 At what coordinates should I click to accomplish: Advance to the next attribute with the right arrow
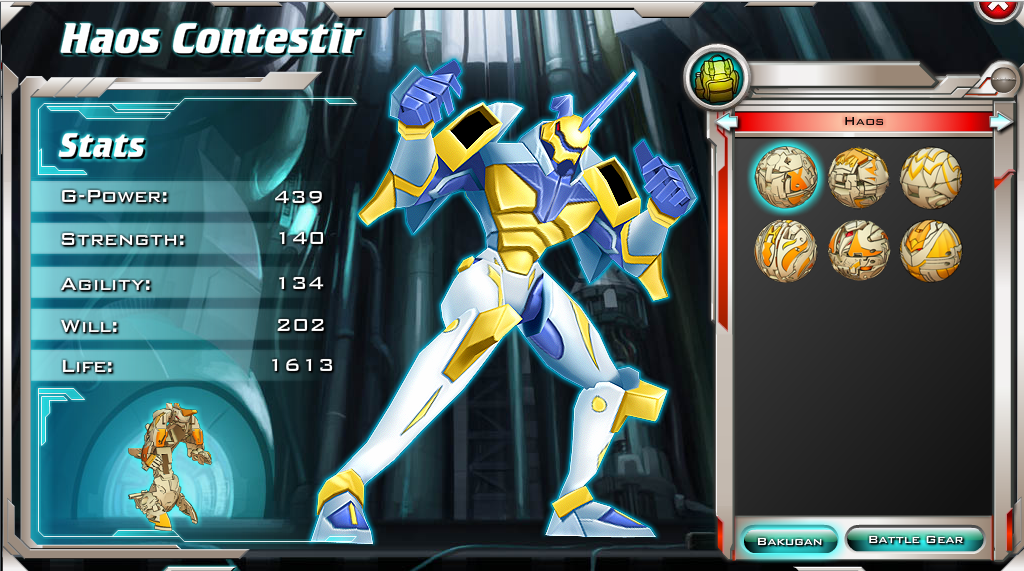1000,121
